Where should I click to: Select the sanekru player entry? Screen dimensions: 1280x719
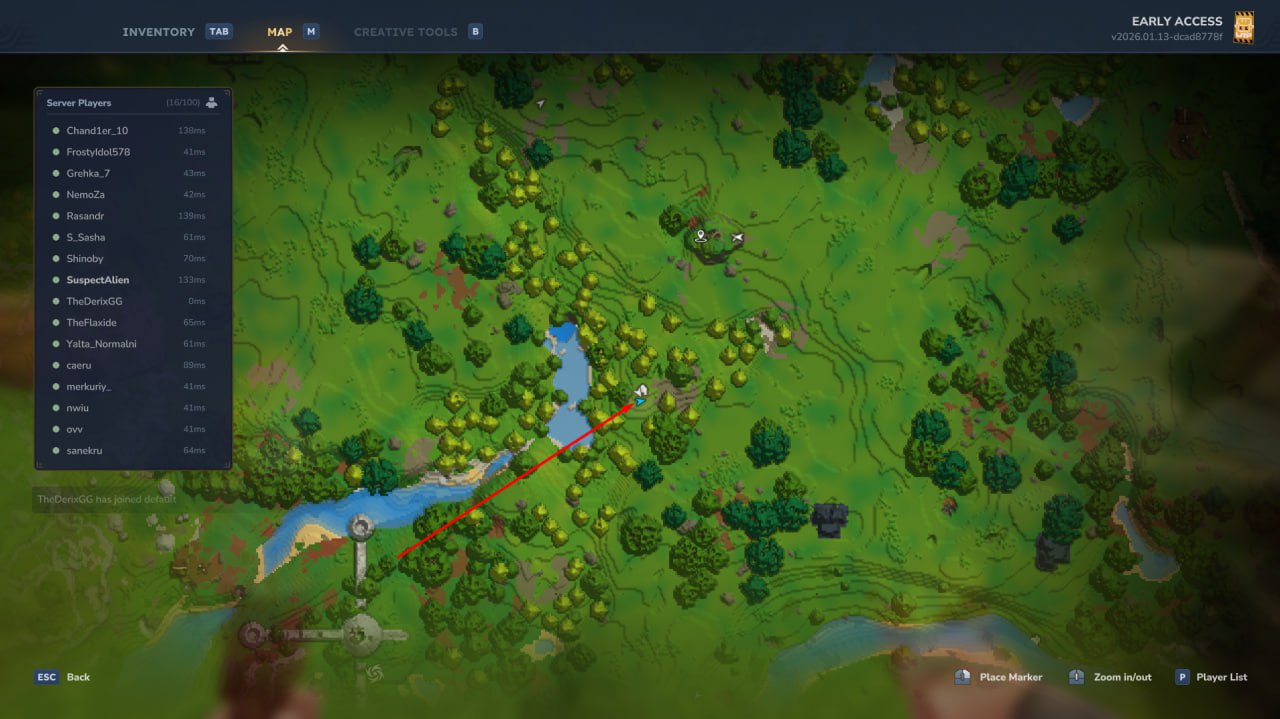84,451
